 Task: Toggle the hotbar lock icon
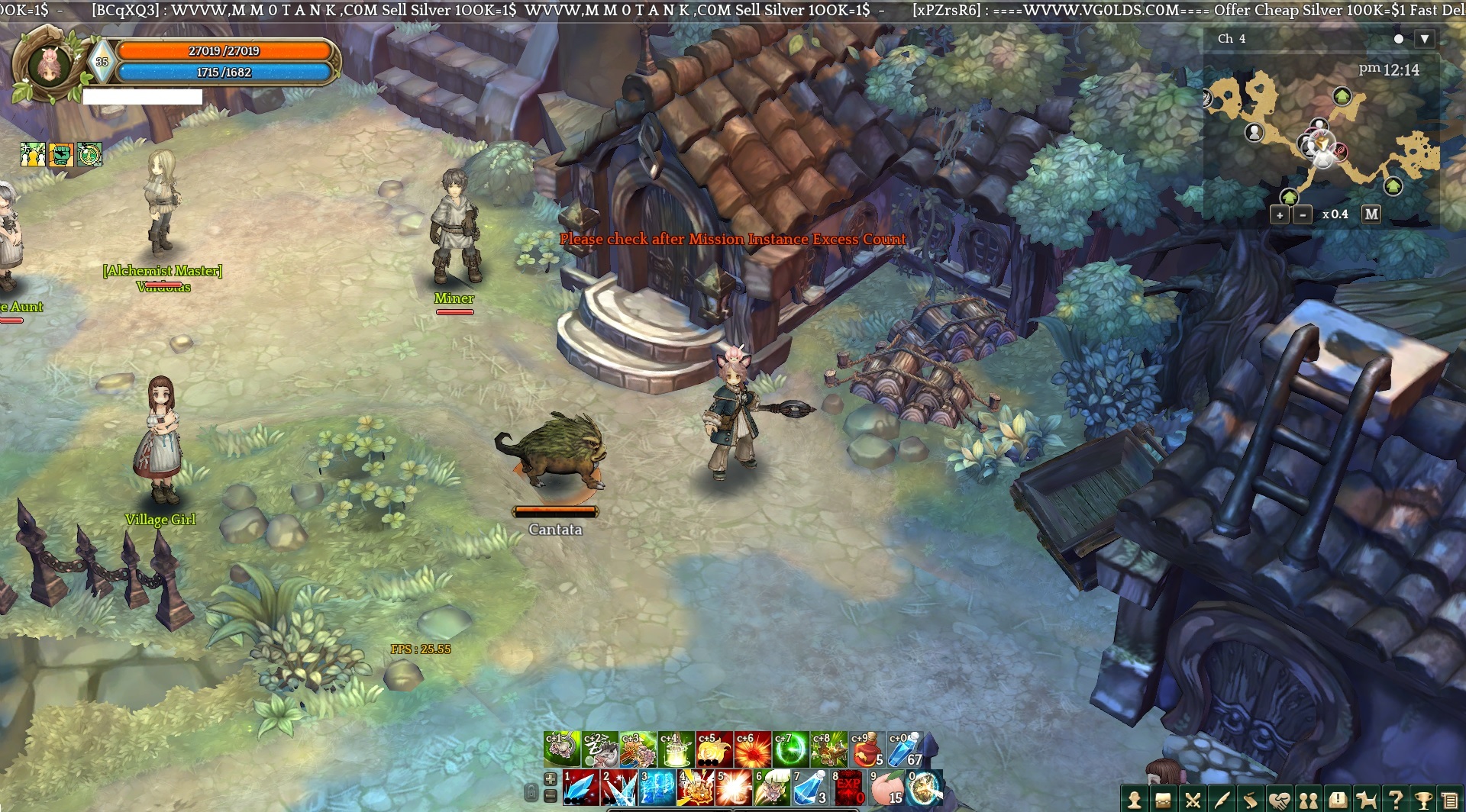pos(531,792)
